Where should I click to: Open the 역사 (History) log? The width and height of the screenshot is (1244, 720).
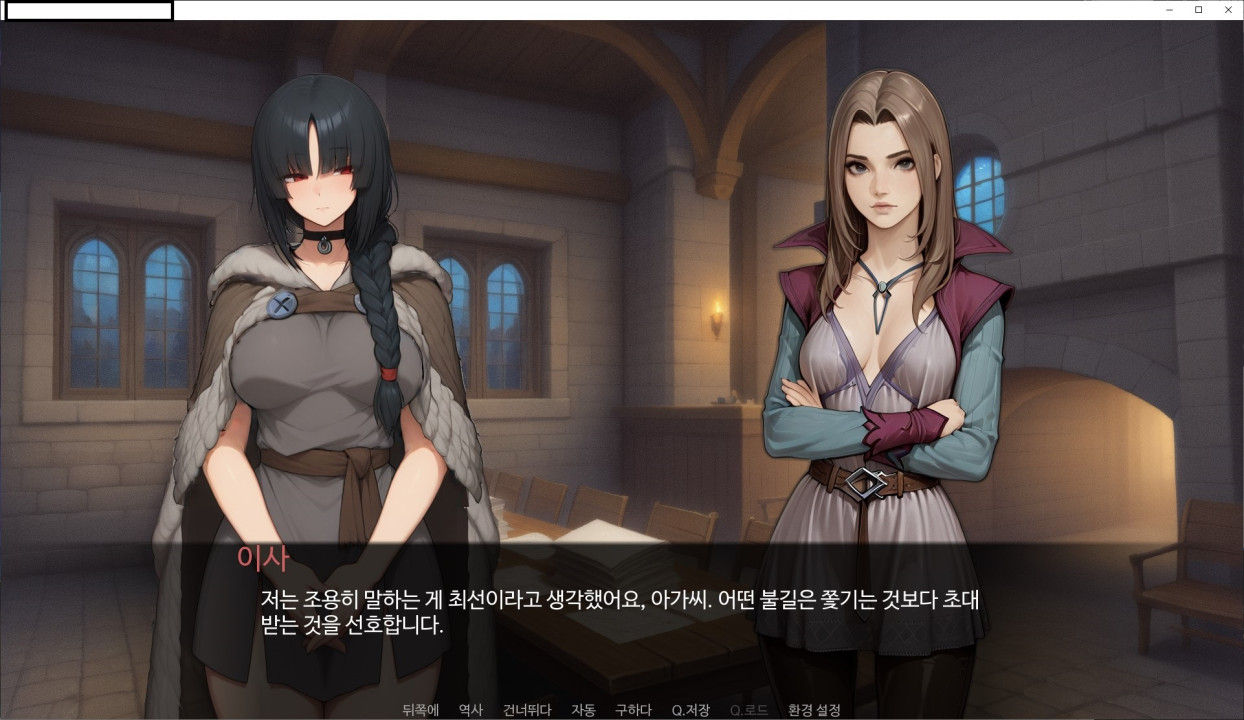[x=470, y=710]
